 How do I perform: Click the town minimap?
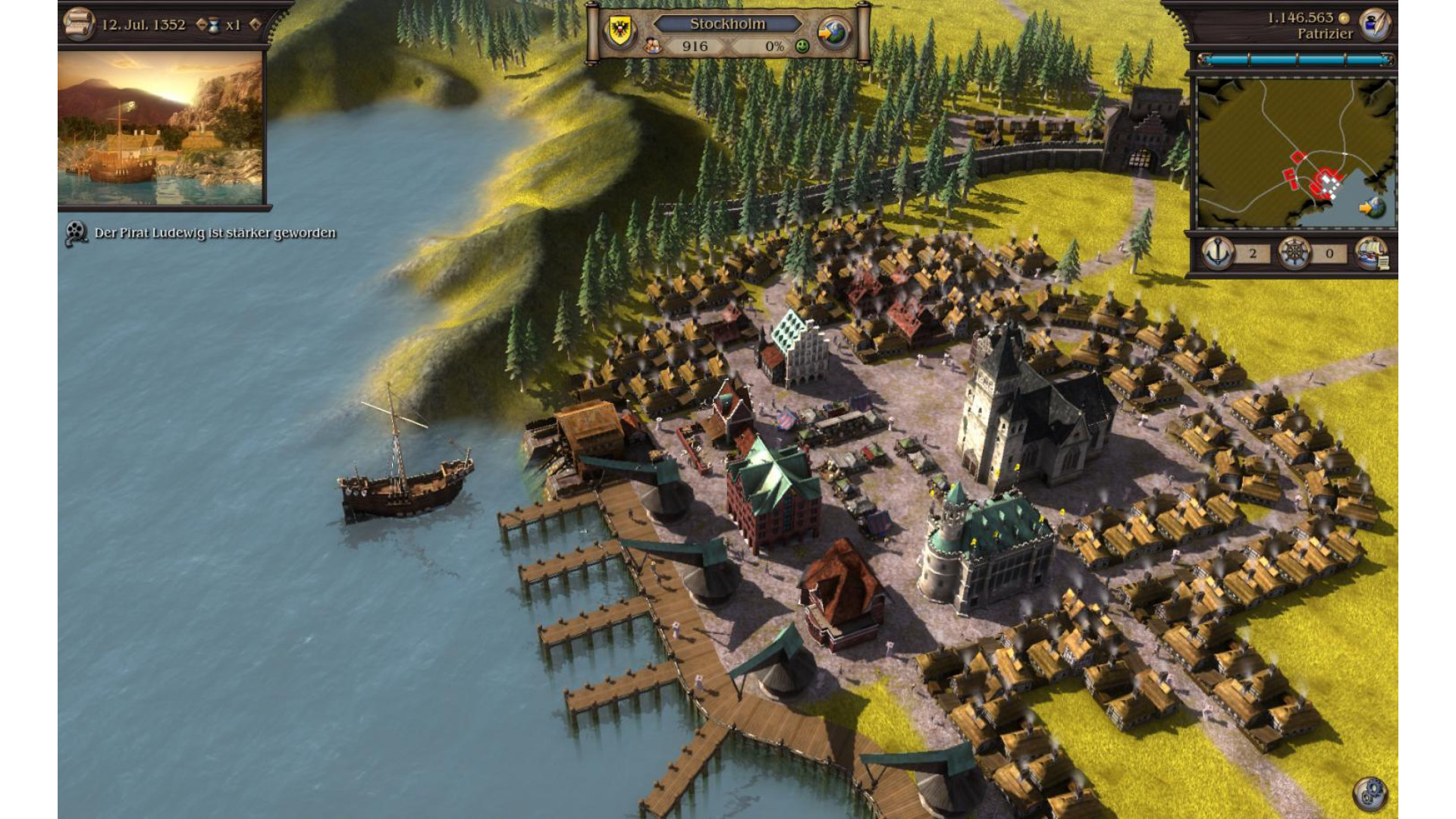coord(1296,152)
